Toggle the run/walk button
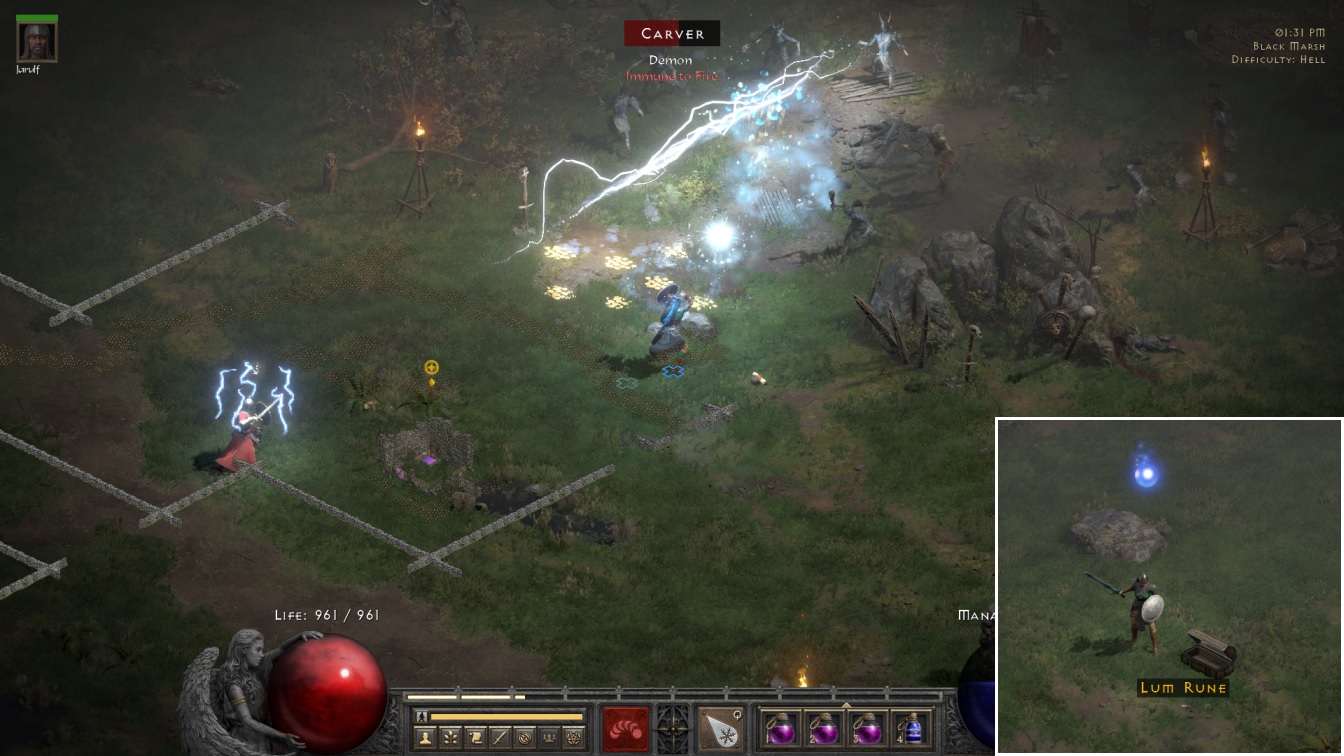 (x=422, y=716)
